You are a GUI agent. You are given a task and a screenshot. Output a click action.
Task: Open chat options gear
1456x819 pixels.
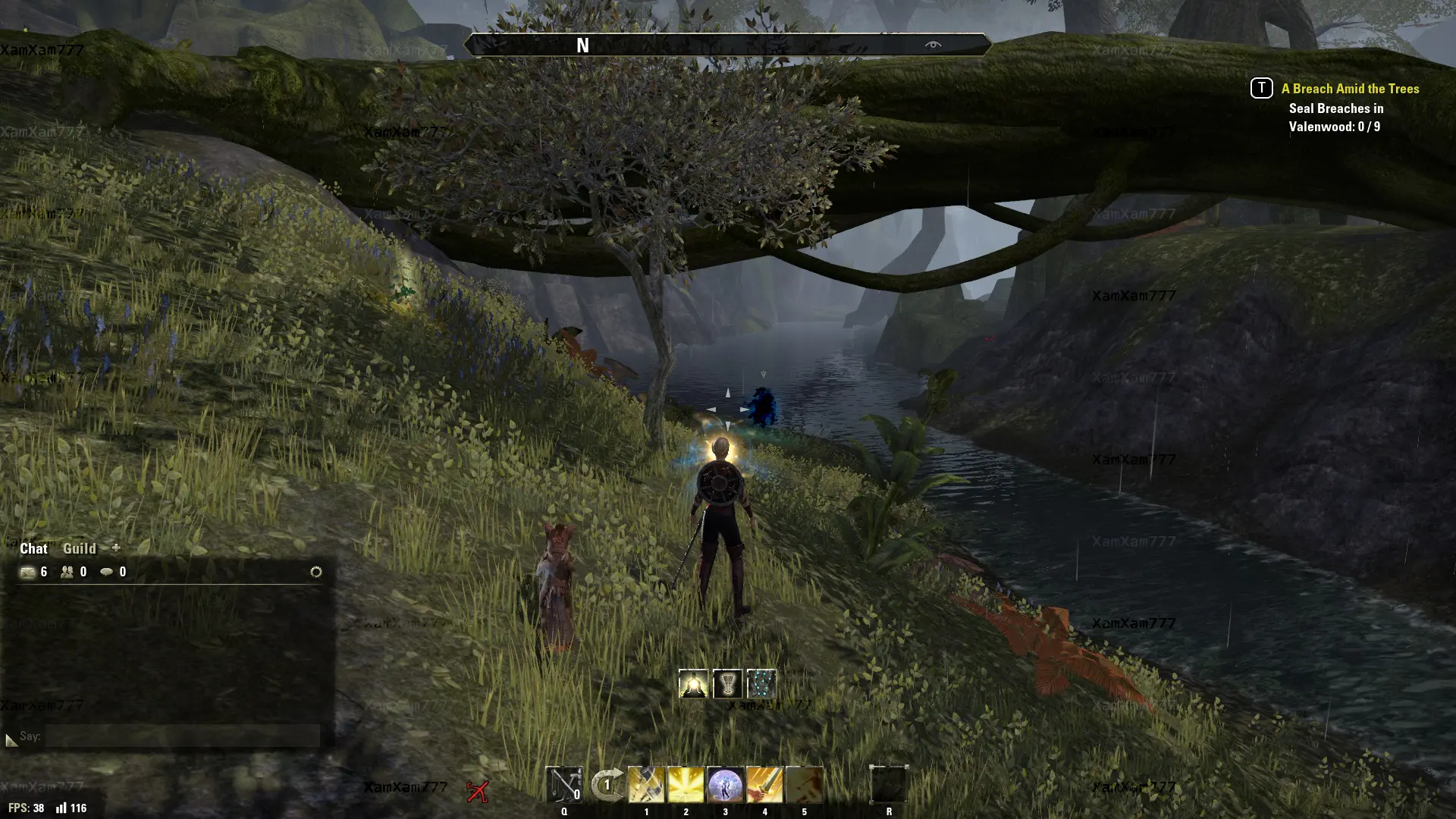[x=316, y=572]
